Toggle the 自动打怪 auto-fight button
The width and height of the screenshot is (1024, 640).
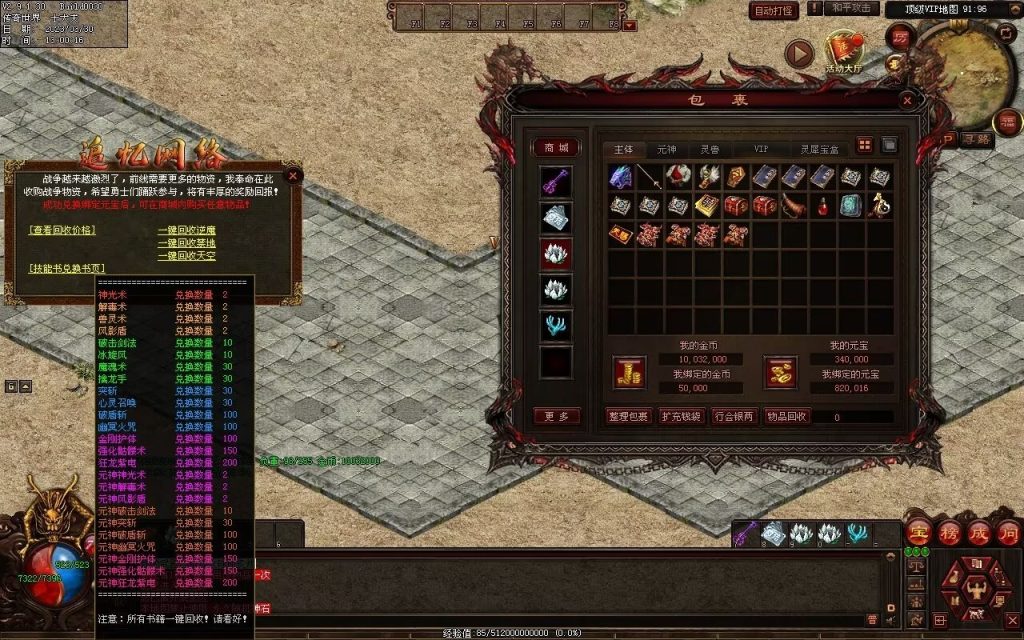[x=774, y=11]
